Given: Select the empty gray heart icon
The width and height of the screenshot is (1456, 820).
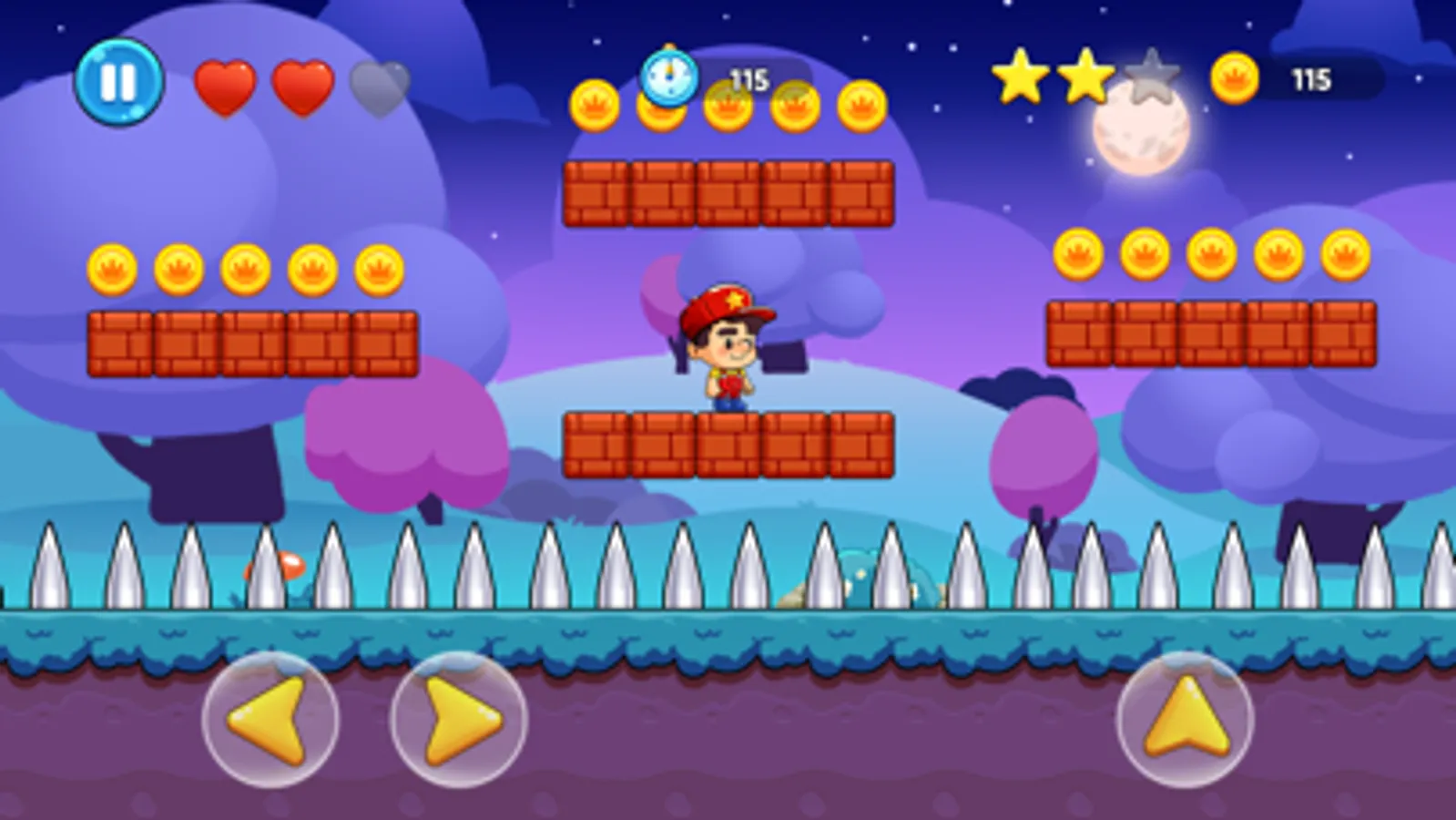Looking at the screenshot, I should (381, 87).
